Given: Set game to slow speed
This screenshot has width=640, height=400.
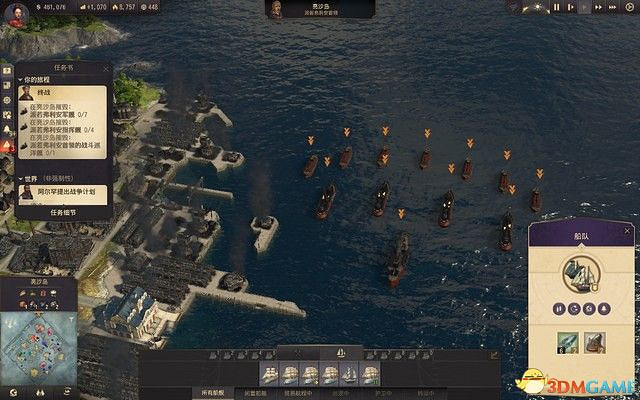Looking at the screenshot, I should (x=571, y=7).
